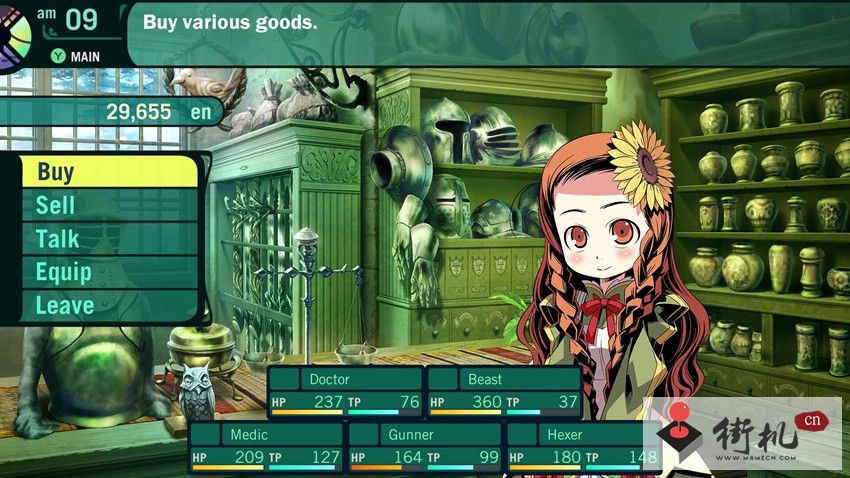
Task: Pick the Medic party member panel
Action: (x=266, y=447)
